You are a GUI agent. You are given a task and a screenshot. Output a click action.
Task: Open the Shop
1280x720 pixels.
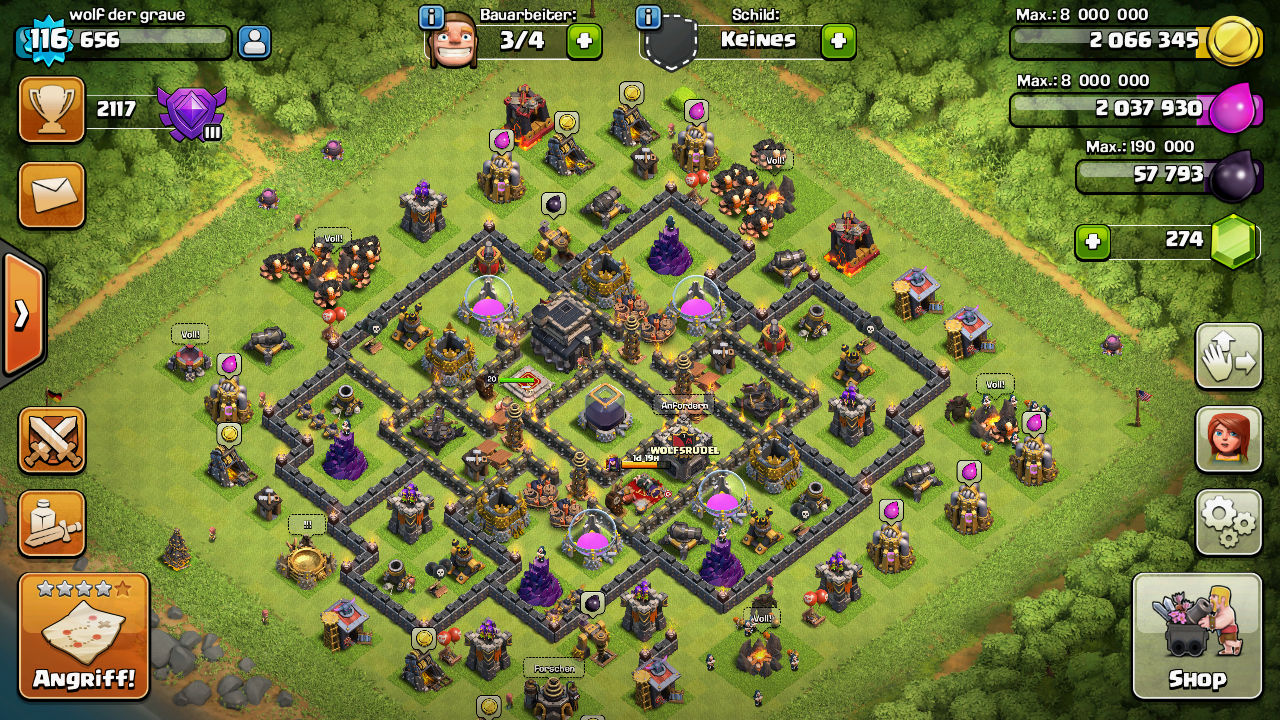pyautogui.click(x=1196, y=636)
